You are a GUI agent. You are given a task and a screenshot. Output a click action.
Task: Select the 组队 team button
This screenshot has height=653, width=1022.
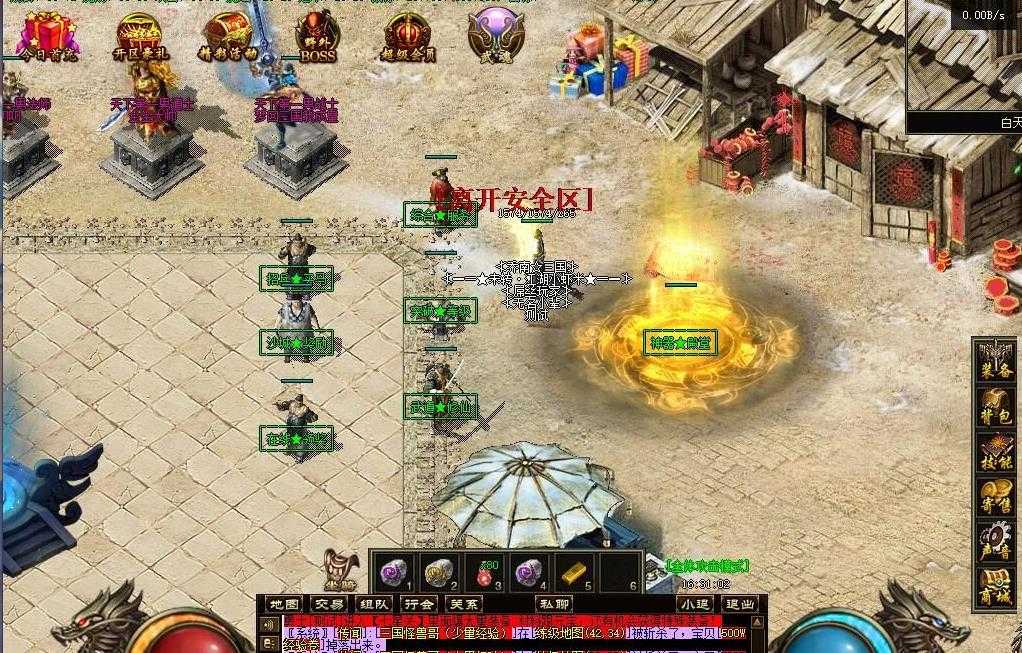(x=374, y=604)
